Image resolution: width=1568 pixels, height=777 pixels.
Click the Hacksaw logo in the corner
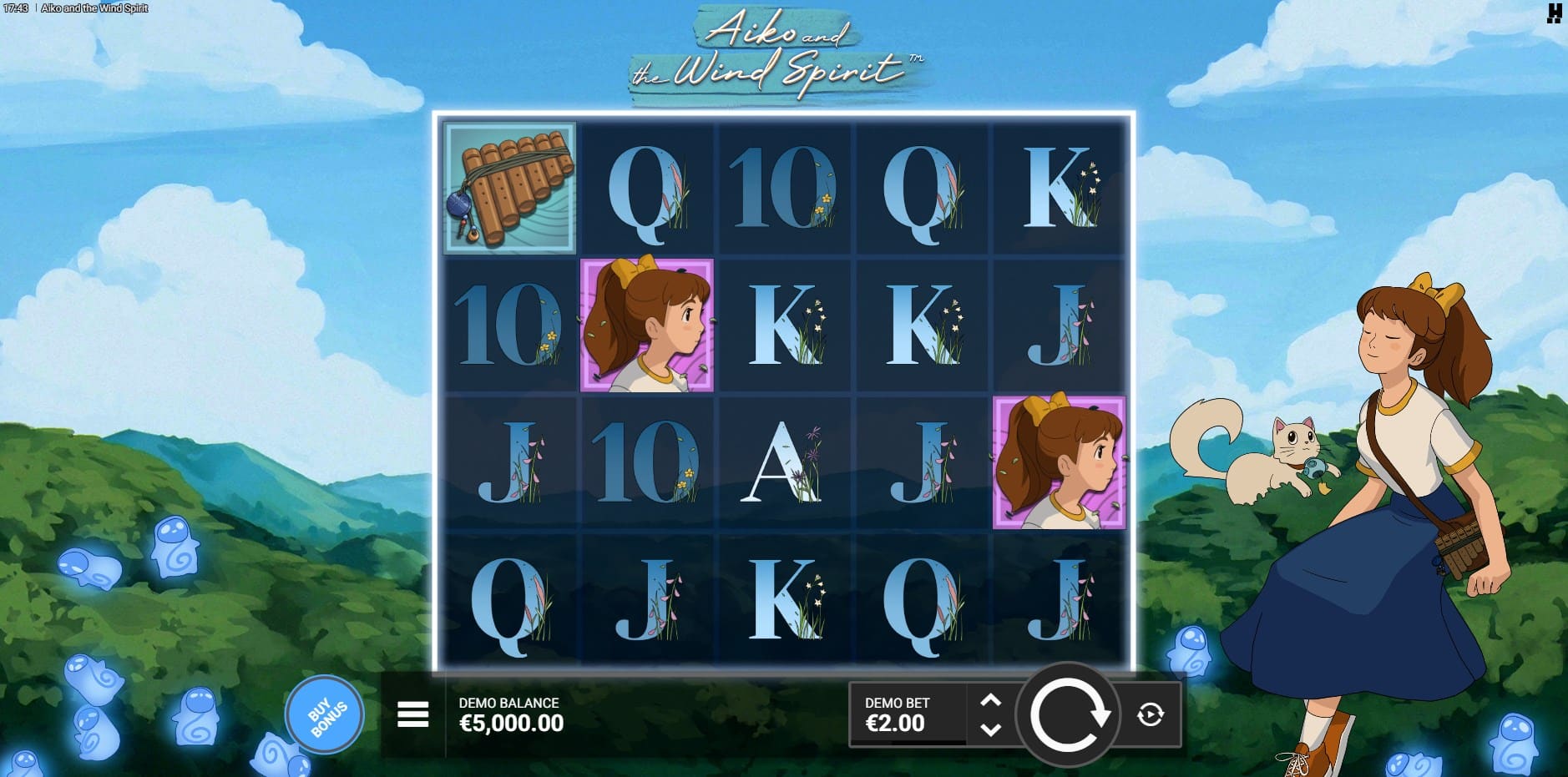1554,13
